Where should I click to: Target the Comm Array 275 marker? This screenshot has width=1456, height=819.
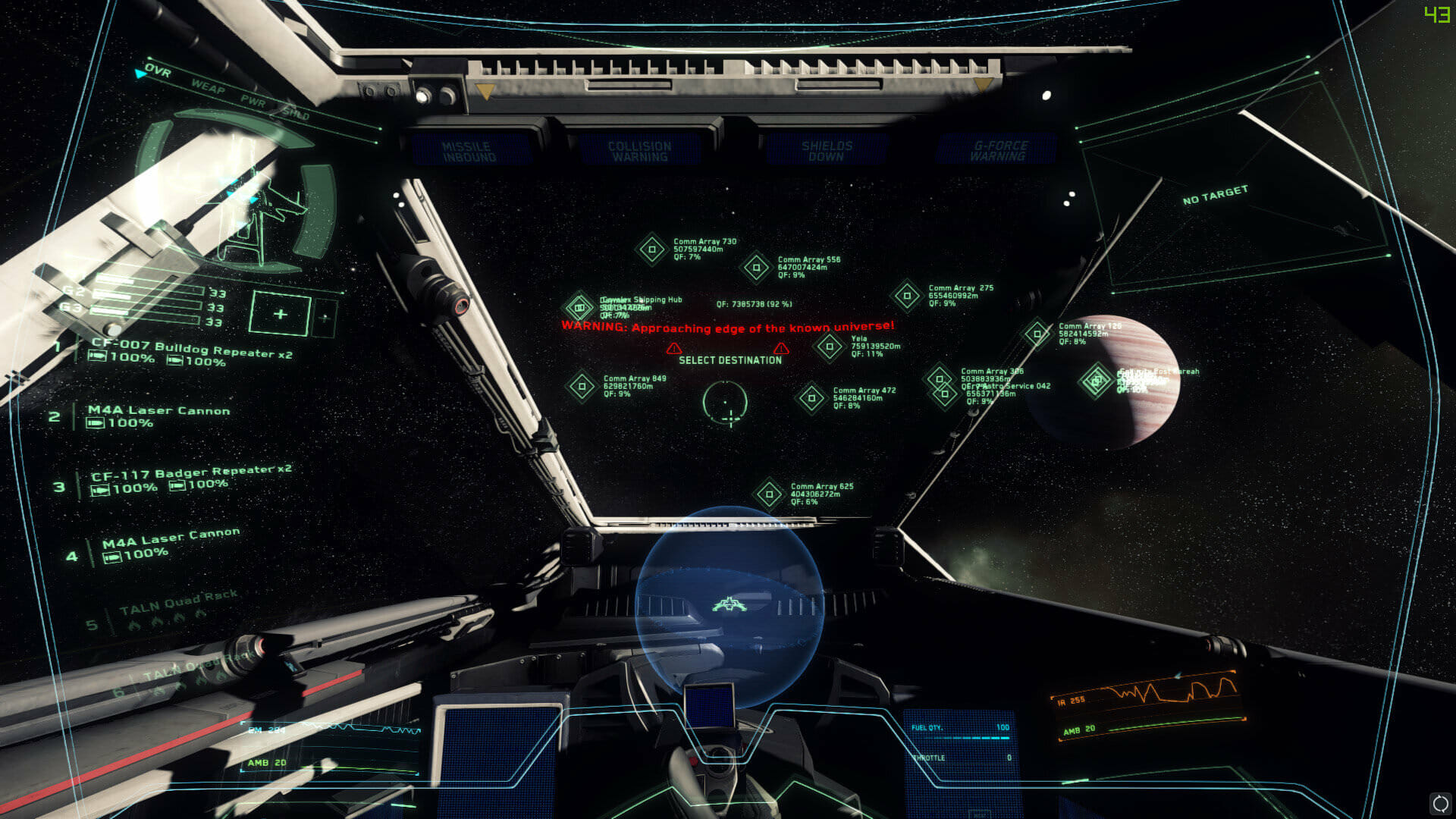coord(906,296)
